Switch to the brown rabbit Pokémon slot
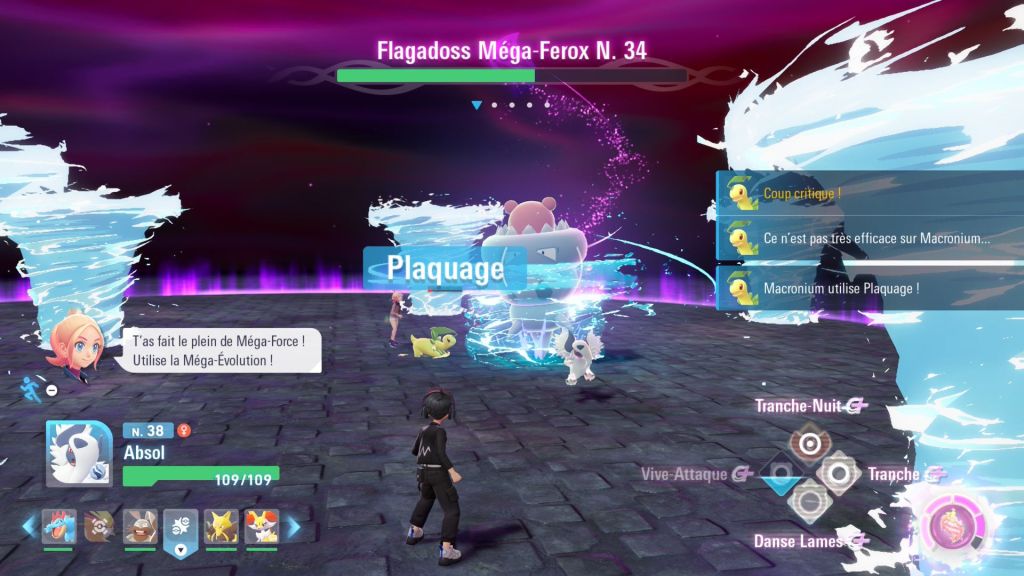 pyautogui.click(x=140, y=526)
